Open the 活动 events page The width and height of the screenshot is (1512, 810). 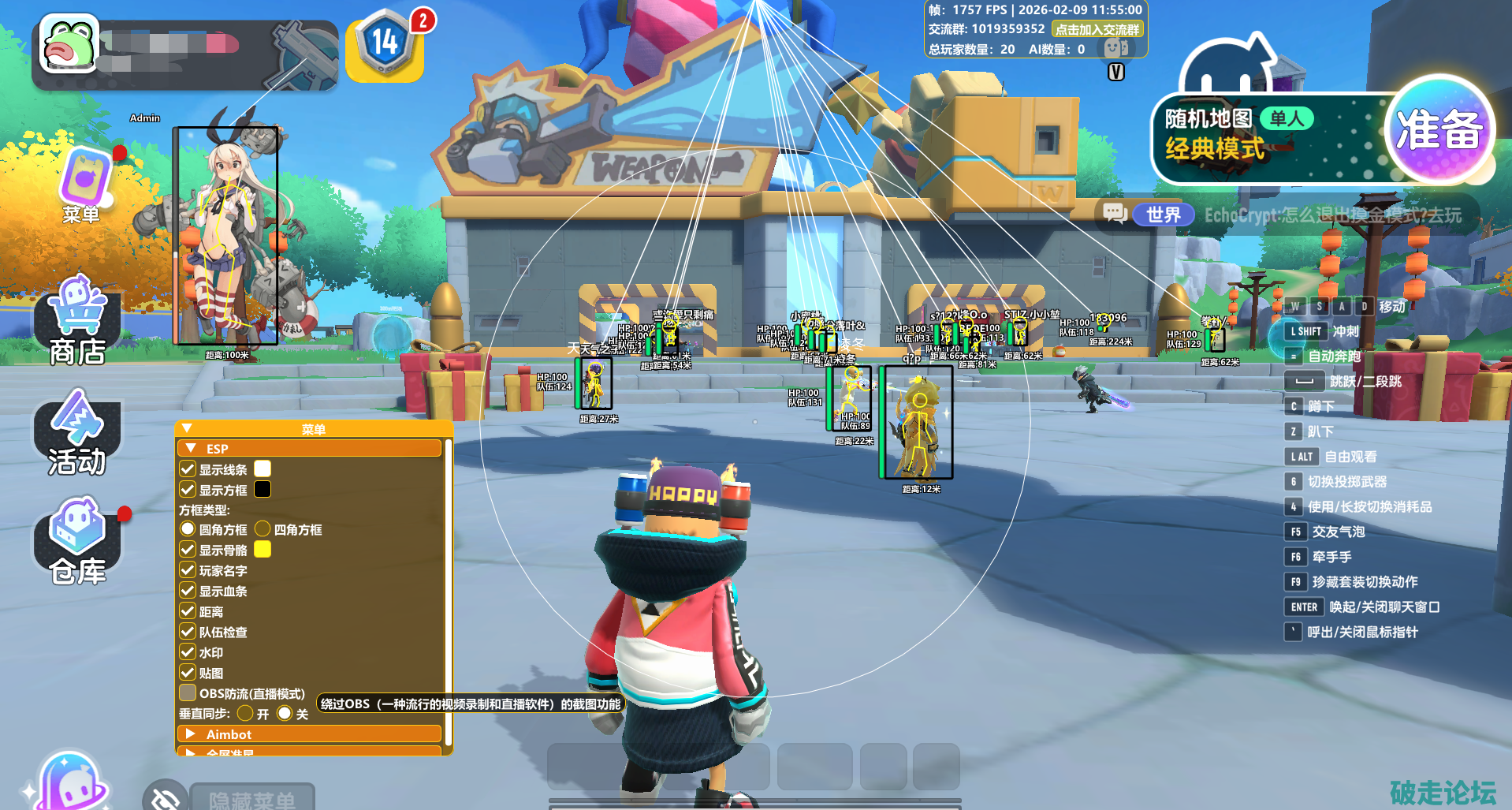[x=76, y=434]
